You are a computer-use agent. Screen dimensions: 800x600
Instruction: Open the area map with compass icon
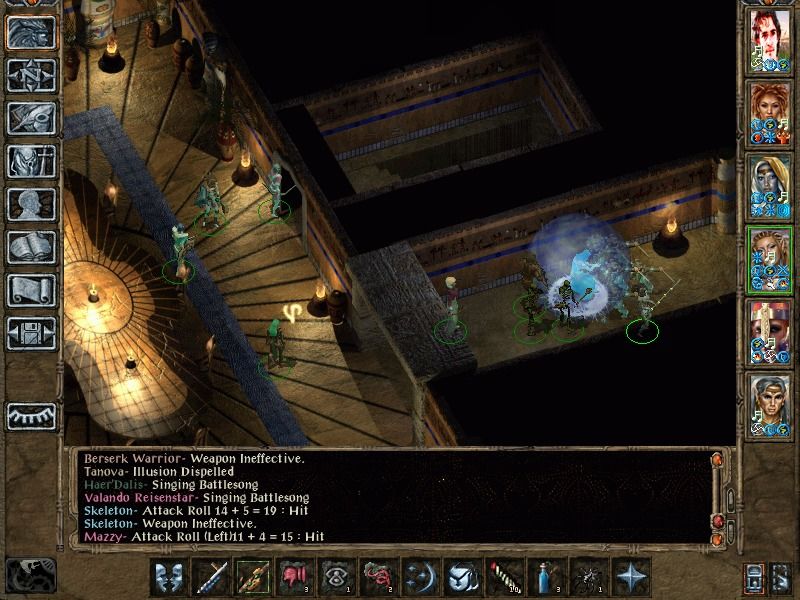[31, 76]
